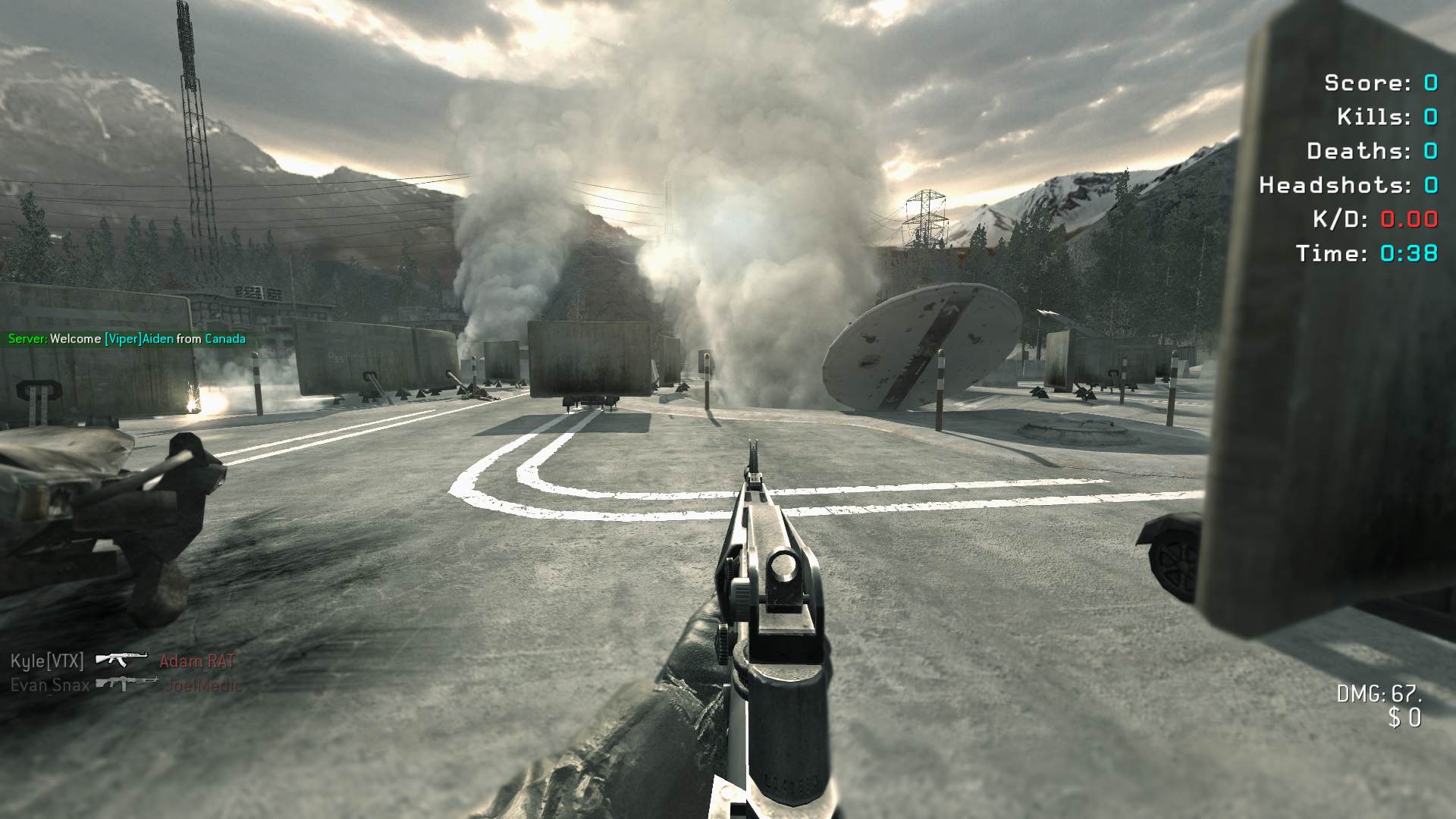Select the Kyle[VTX] killfeed weapon icon
Screen dimensions: 1456x819
pos(121,660)
